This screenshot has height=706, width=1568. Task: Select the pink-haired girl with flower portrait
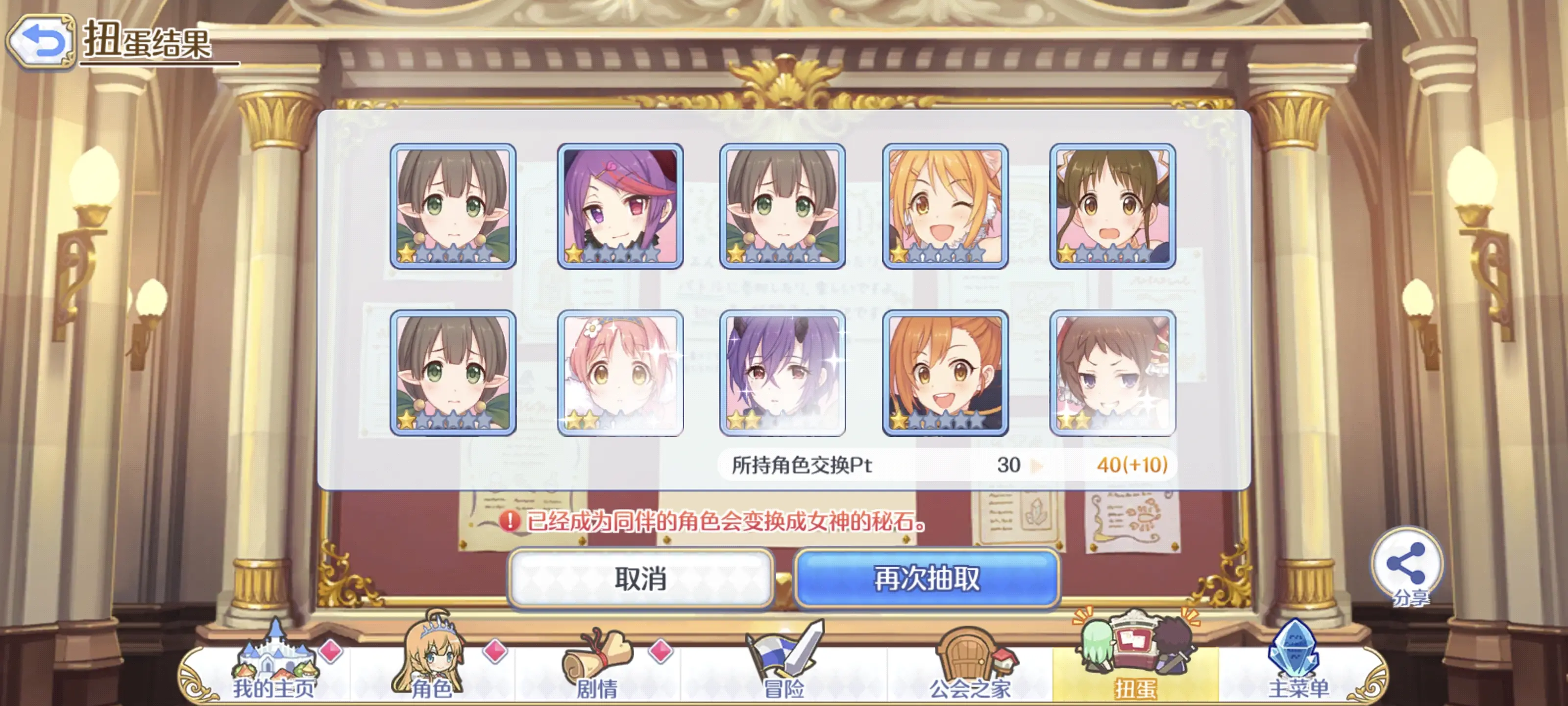click(620, 373)
